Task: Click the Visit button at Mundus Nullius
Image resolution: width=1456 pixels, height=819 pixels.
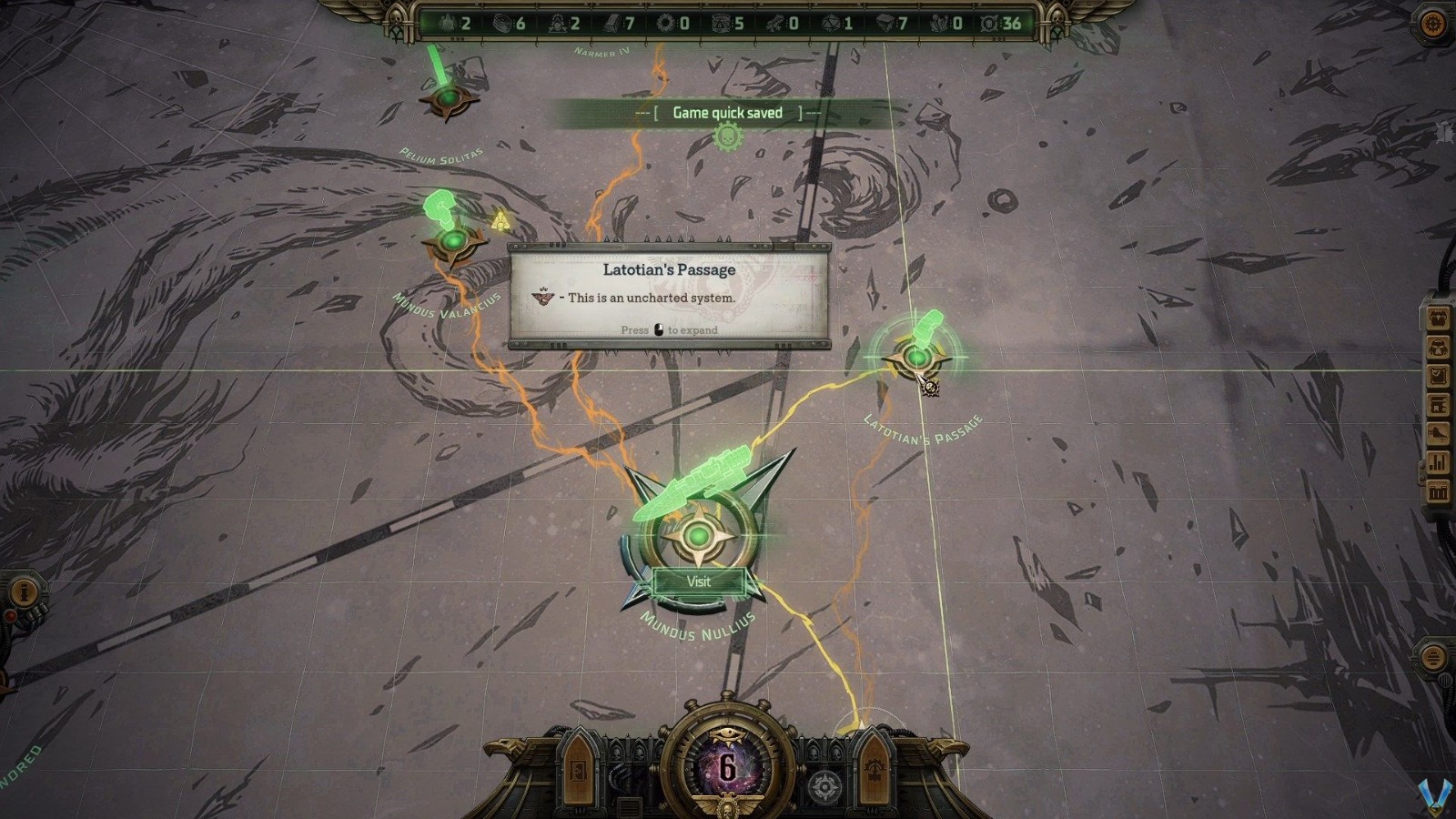Action: [699, 582]
